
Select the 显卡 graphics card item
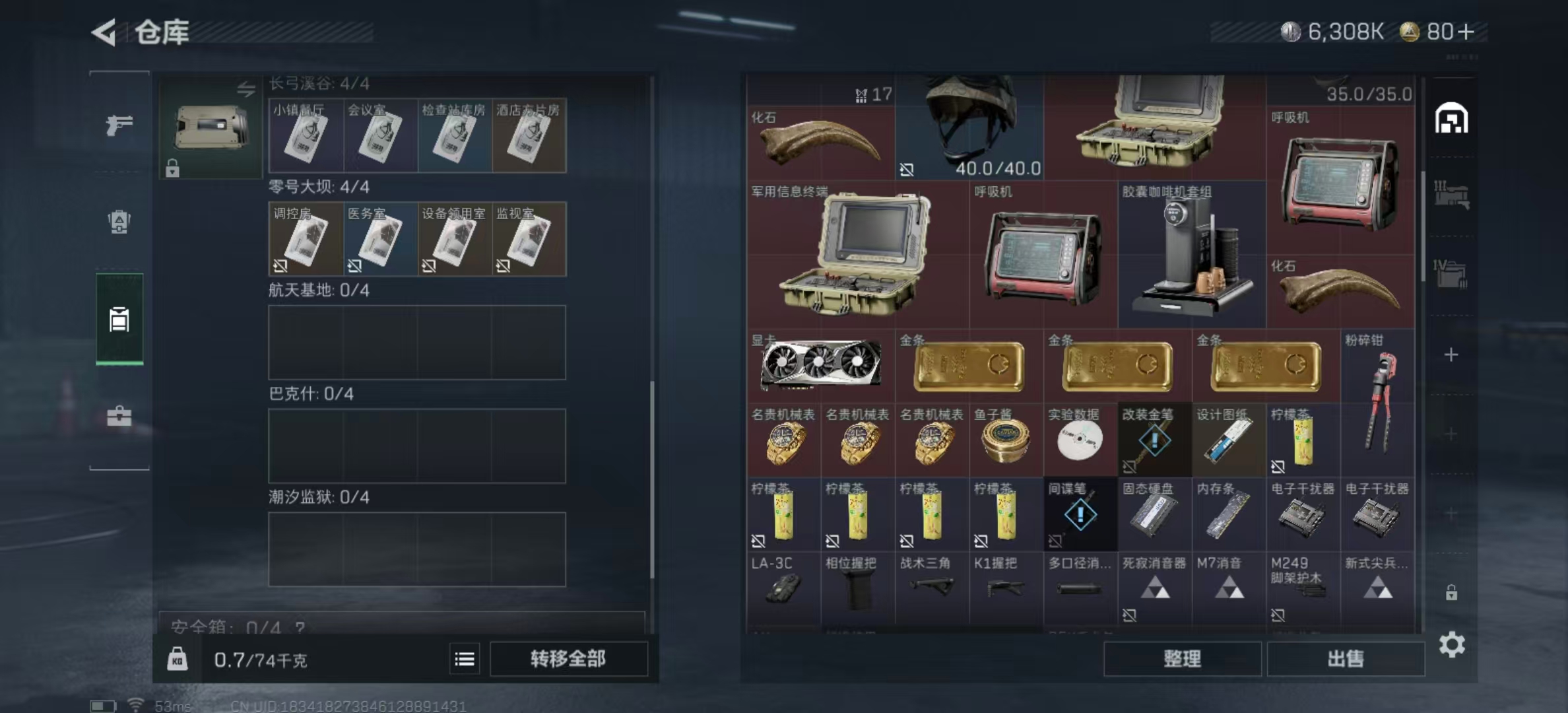click(x=820, y=364)
